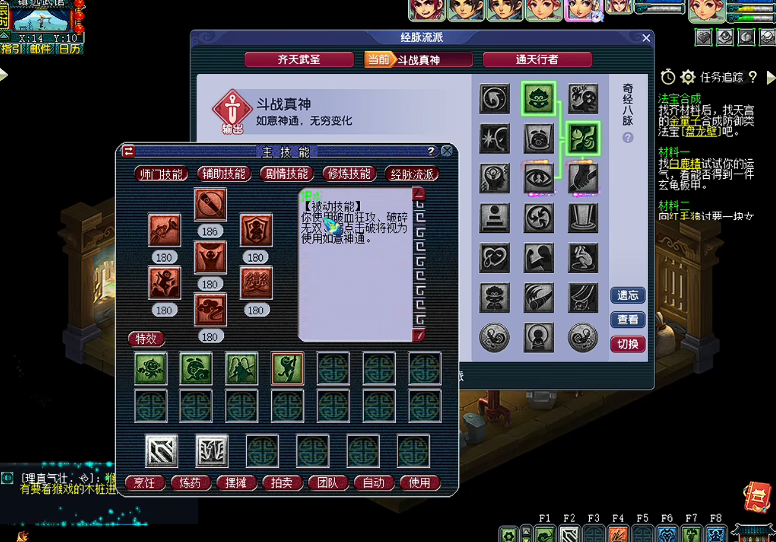Select the red skill icon at level 186
The image size is (776, 542).
pos(210,205)
